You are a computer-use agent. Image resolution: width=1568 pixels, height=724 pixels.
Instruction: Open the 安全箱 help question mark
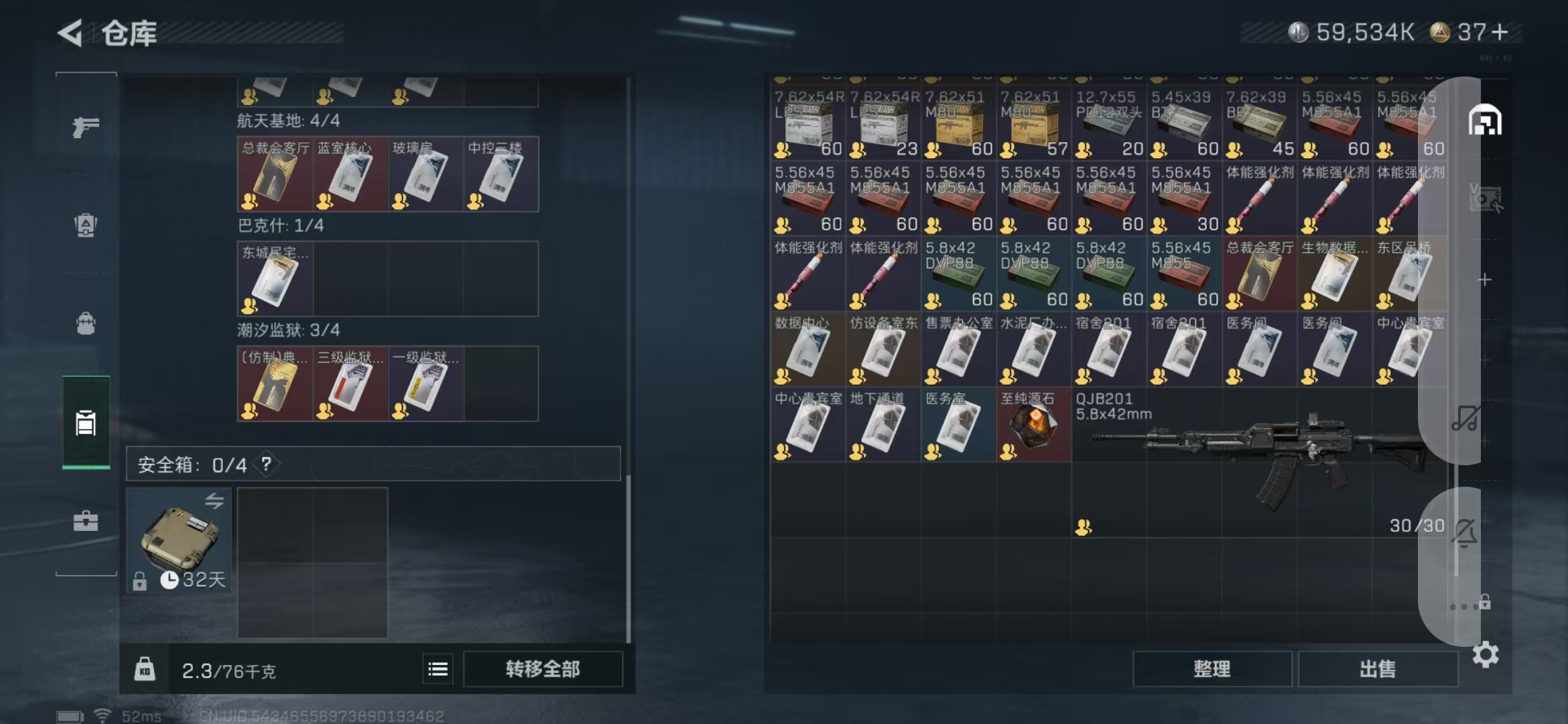(267, 464)
